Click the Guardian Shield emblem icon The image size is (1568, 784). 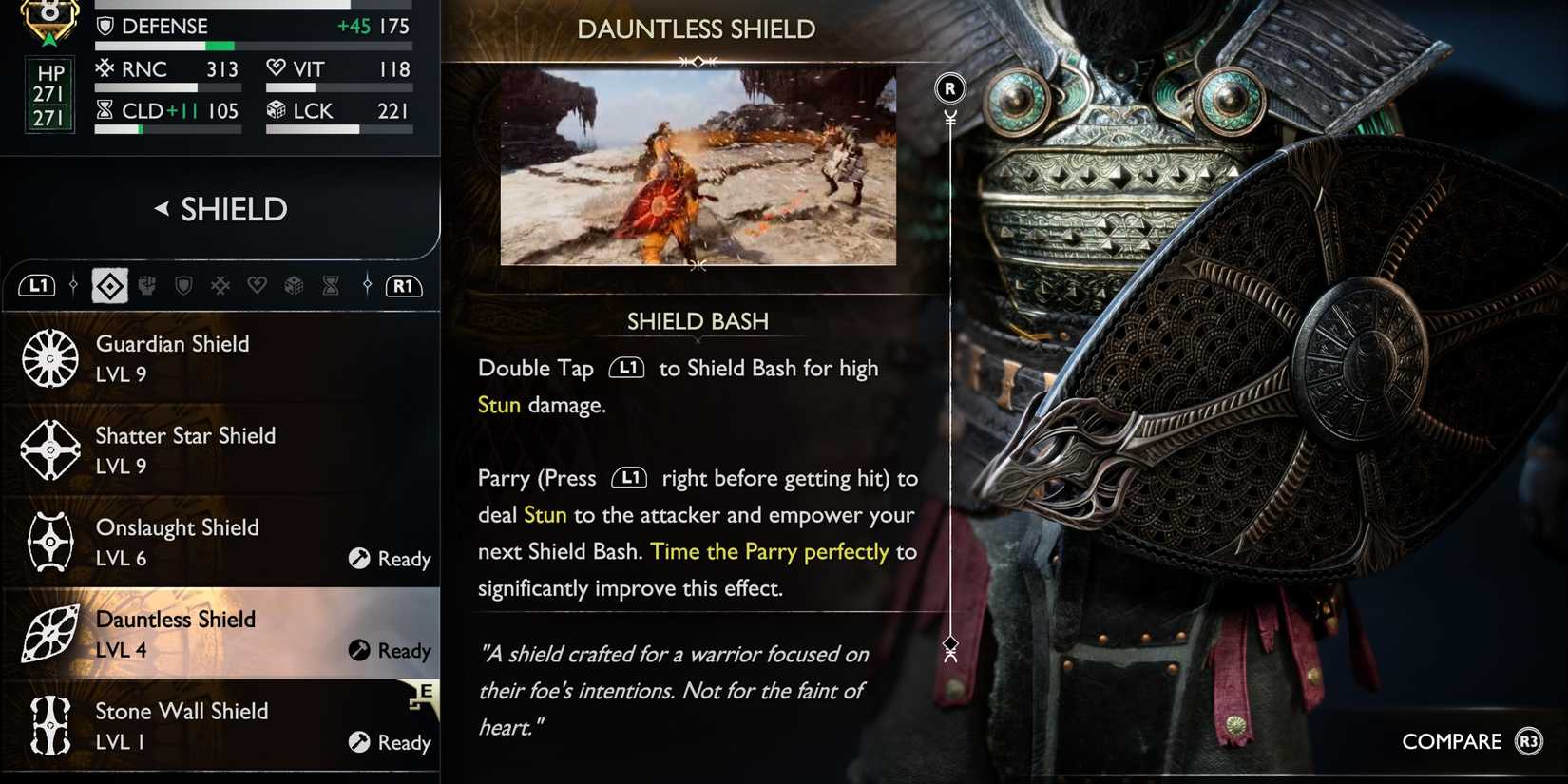(49, 359)
